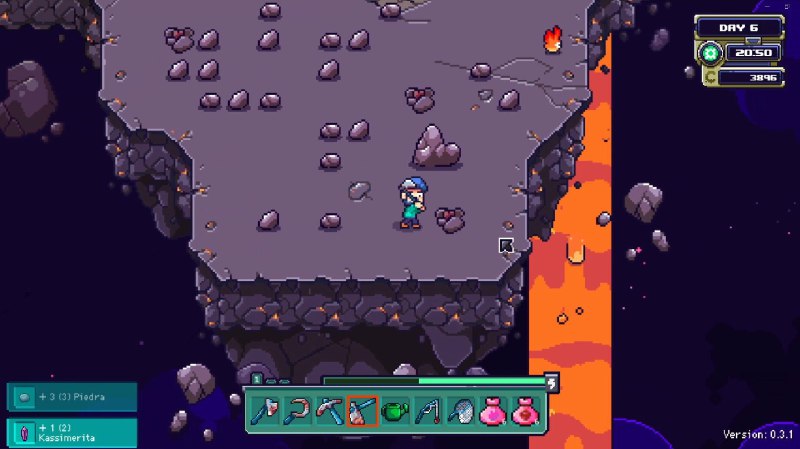Image resolution: width=800 pixels, height=449 pixels.
Task: Select the green watering can
Action: (x=394, y=411)
